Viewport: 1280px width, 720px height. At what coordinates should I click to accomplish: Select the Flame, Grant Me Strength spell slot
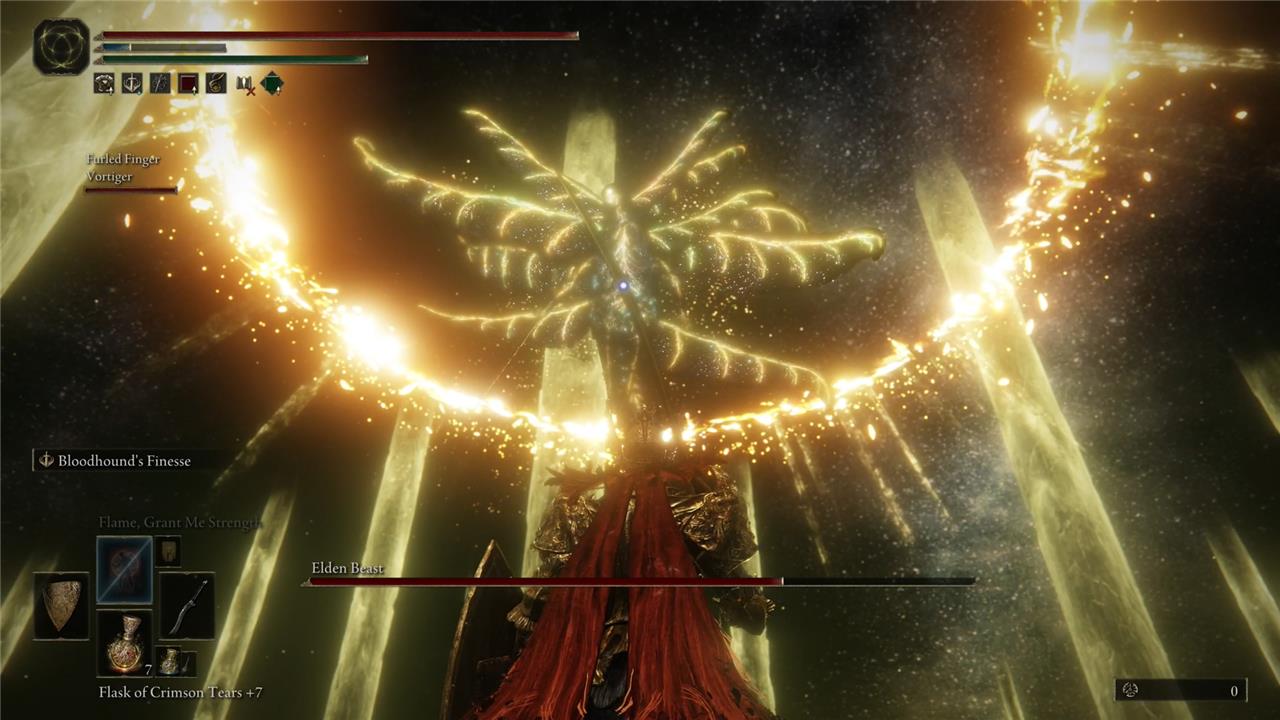tap(125, 570)
